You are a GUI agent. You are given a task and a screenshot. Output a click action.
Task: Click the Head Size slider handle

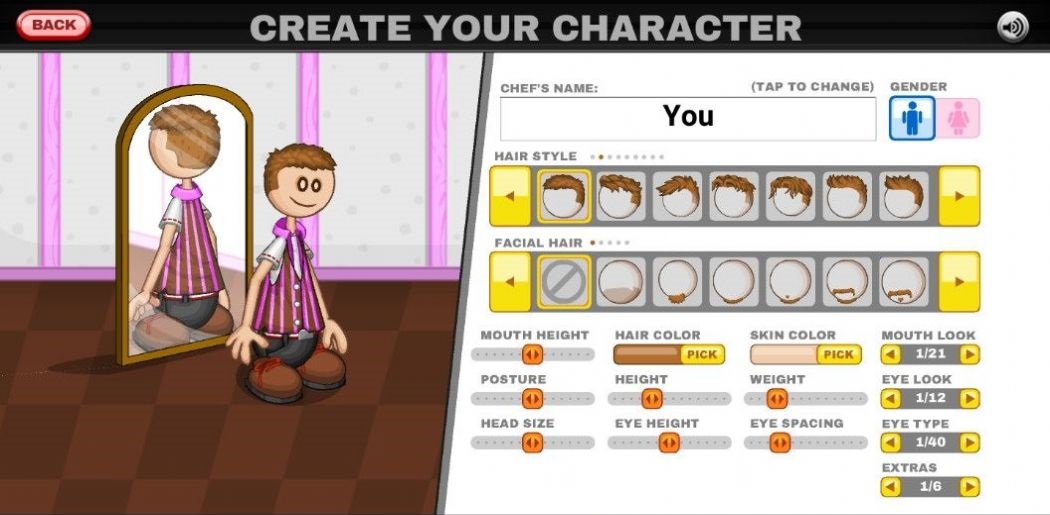pos(532,443)
